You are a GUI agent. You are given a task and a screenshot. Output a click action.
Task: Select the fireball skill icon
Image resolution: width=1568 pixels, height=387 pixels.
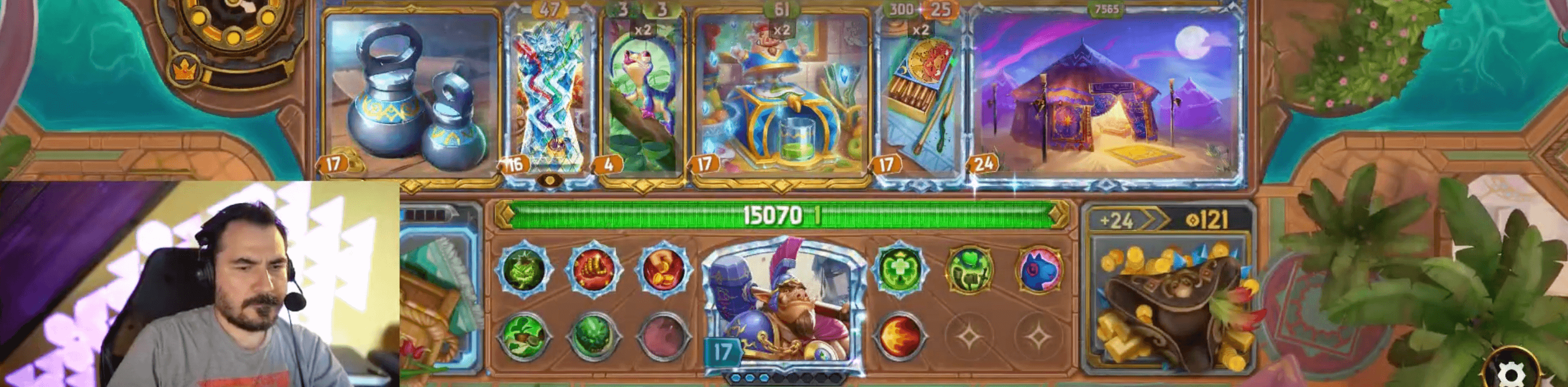coord(902,336)
